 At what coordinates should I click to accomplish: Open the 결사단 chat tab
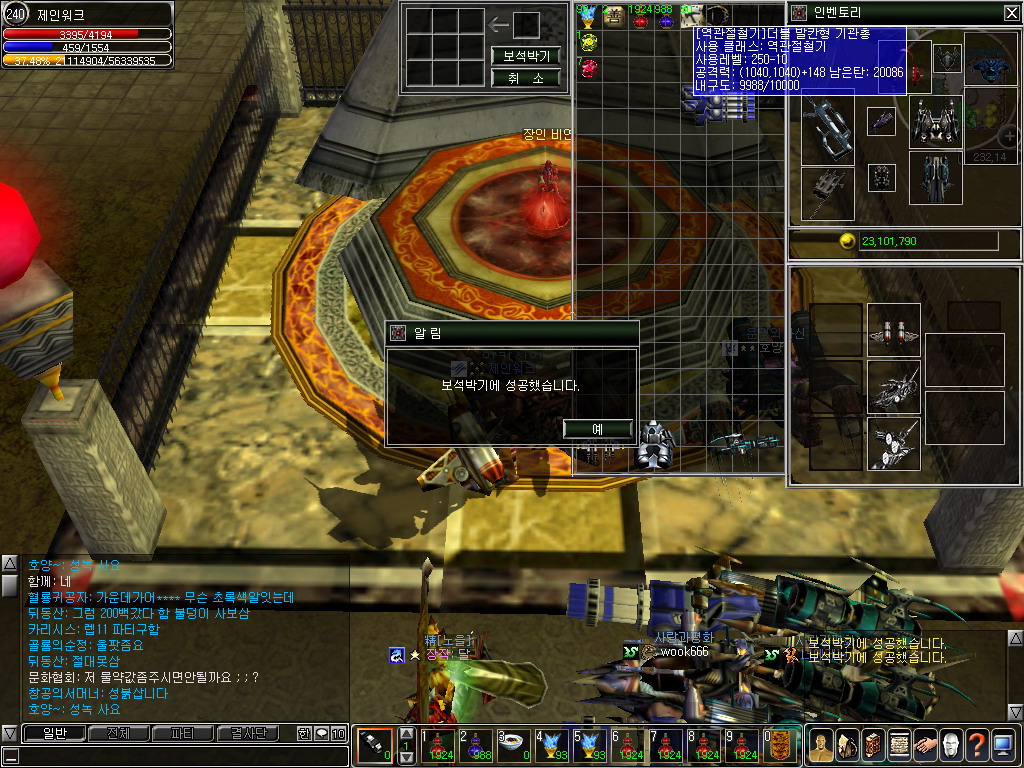tap(248, 733)
